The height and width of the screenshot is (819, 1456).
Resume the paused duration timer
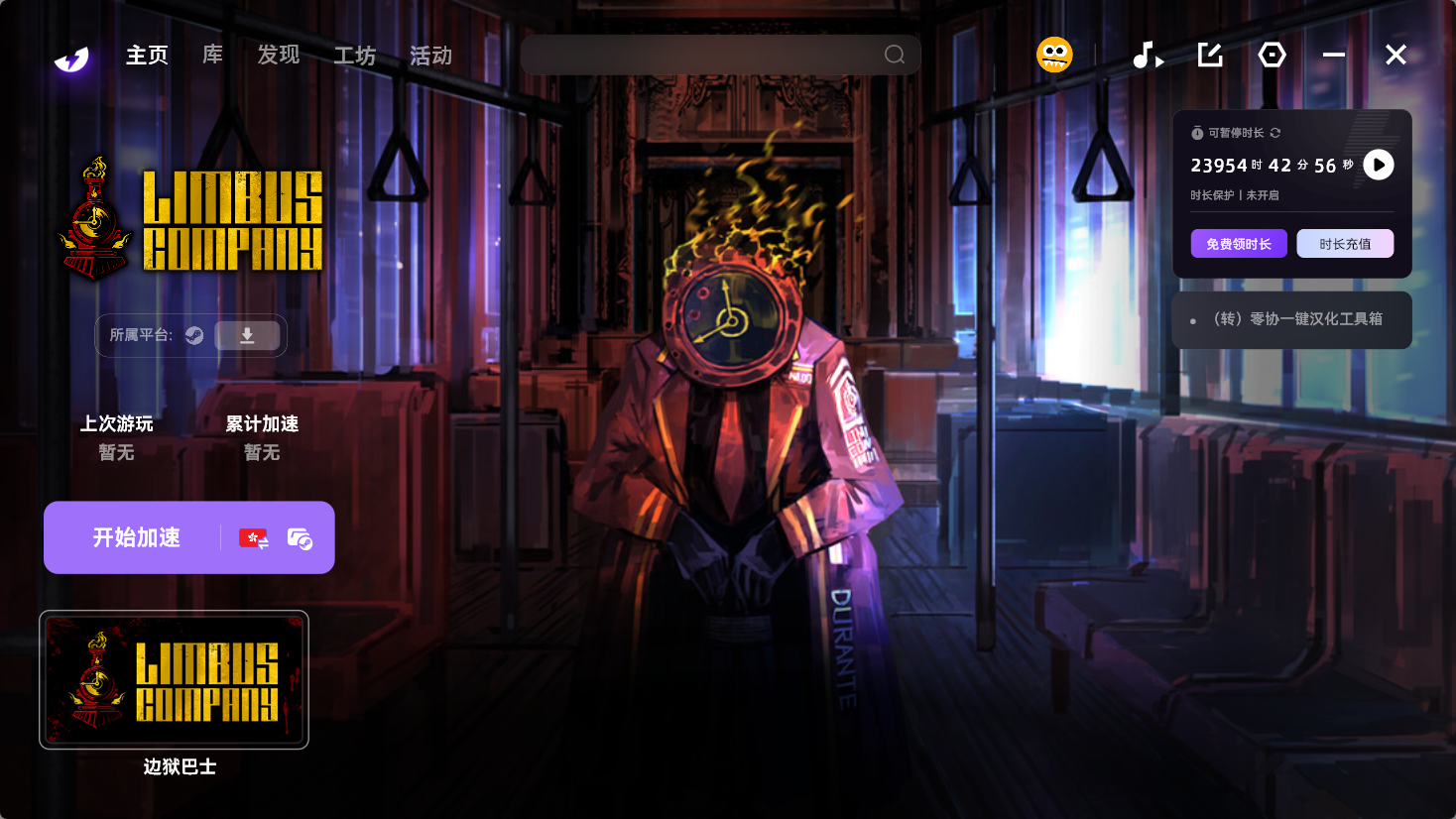click(1378, 165)
